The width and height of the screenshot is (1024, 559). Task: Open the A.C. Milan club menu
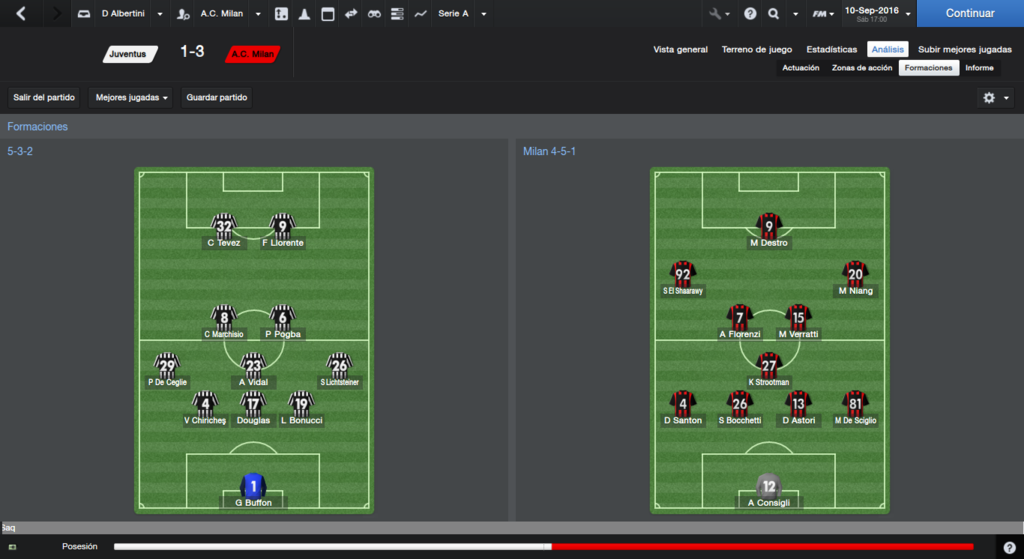tap(222, 14)
